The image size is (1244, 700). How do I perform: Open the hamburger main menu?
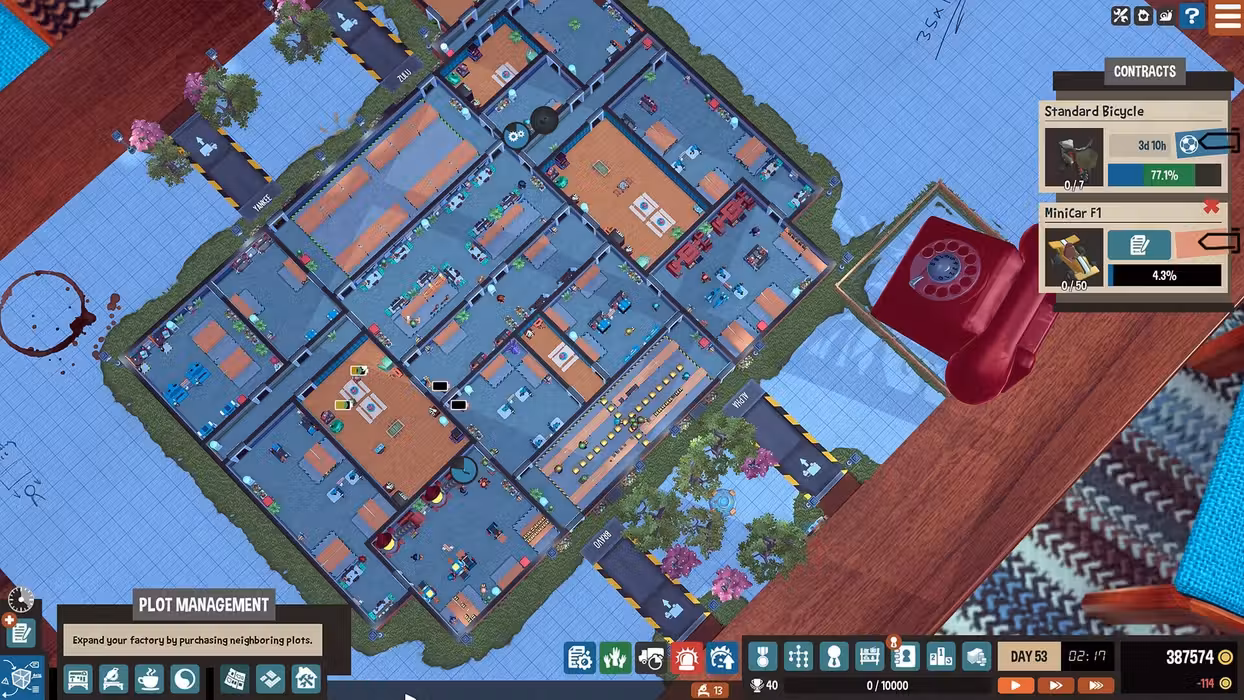click(1227, 16)
